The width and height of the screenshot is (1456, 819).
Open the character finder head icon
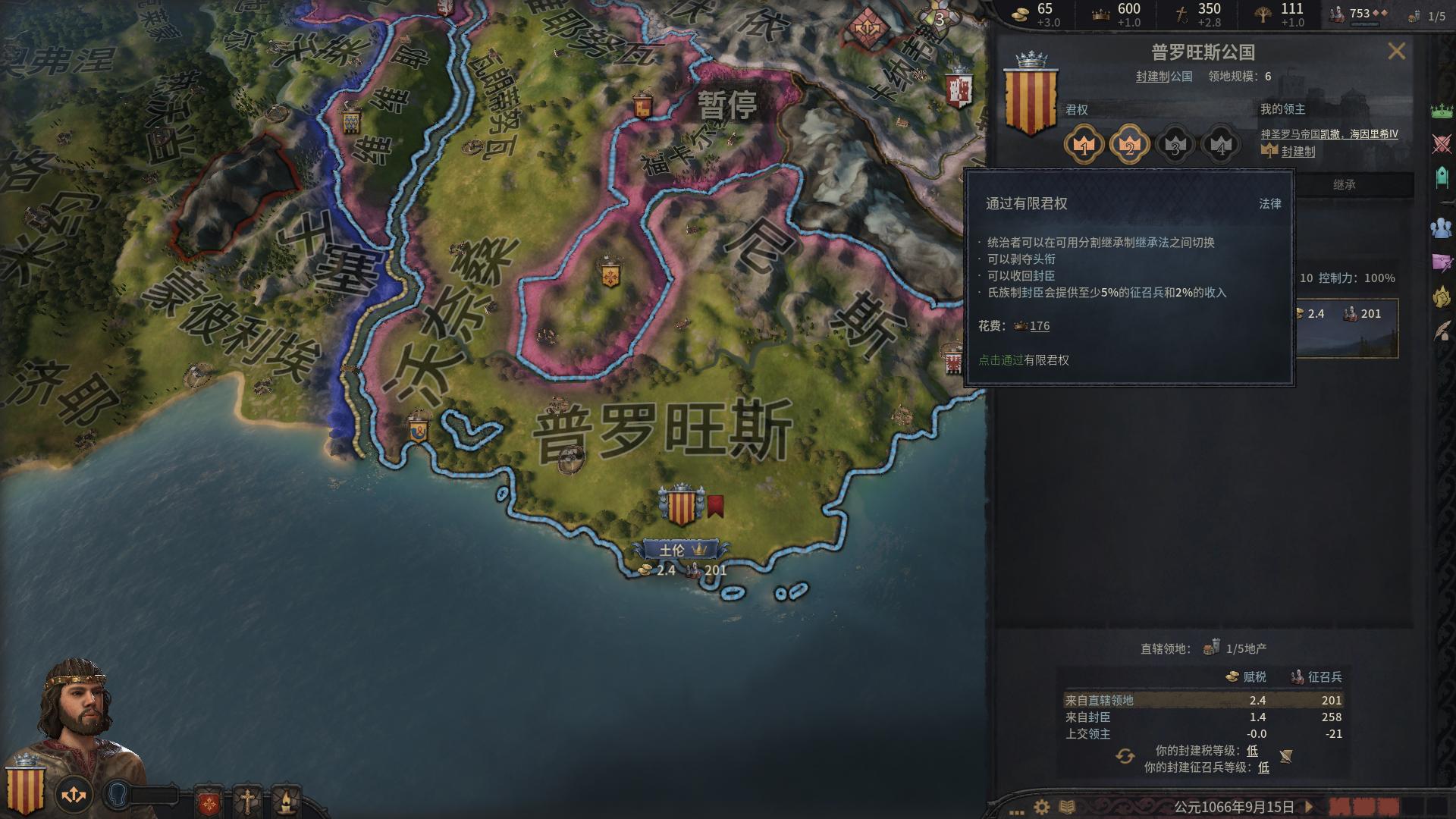click(x=116, y=793)
